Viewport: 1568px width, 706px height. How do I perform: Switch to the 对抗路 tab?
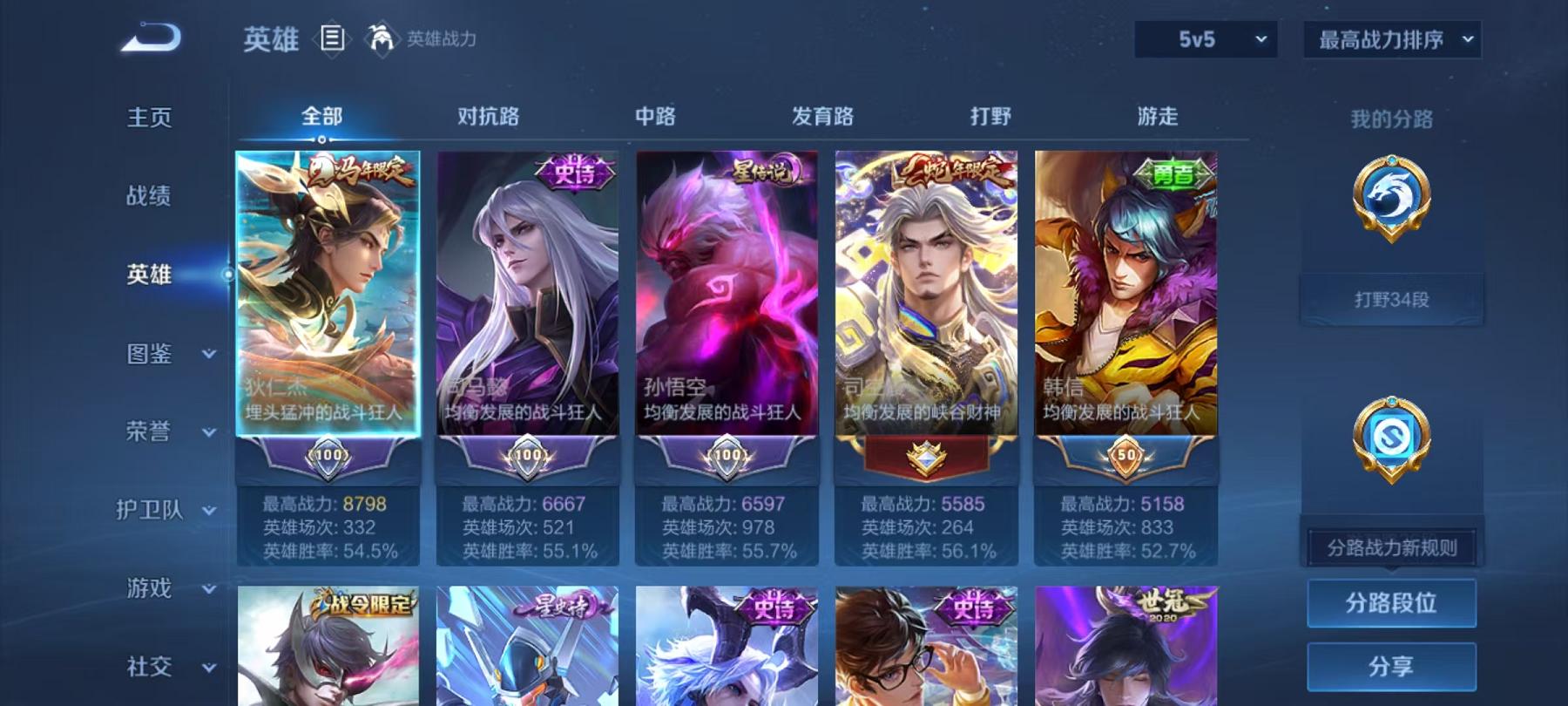(x=486, y=114)
